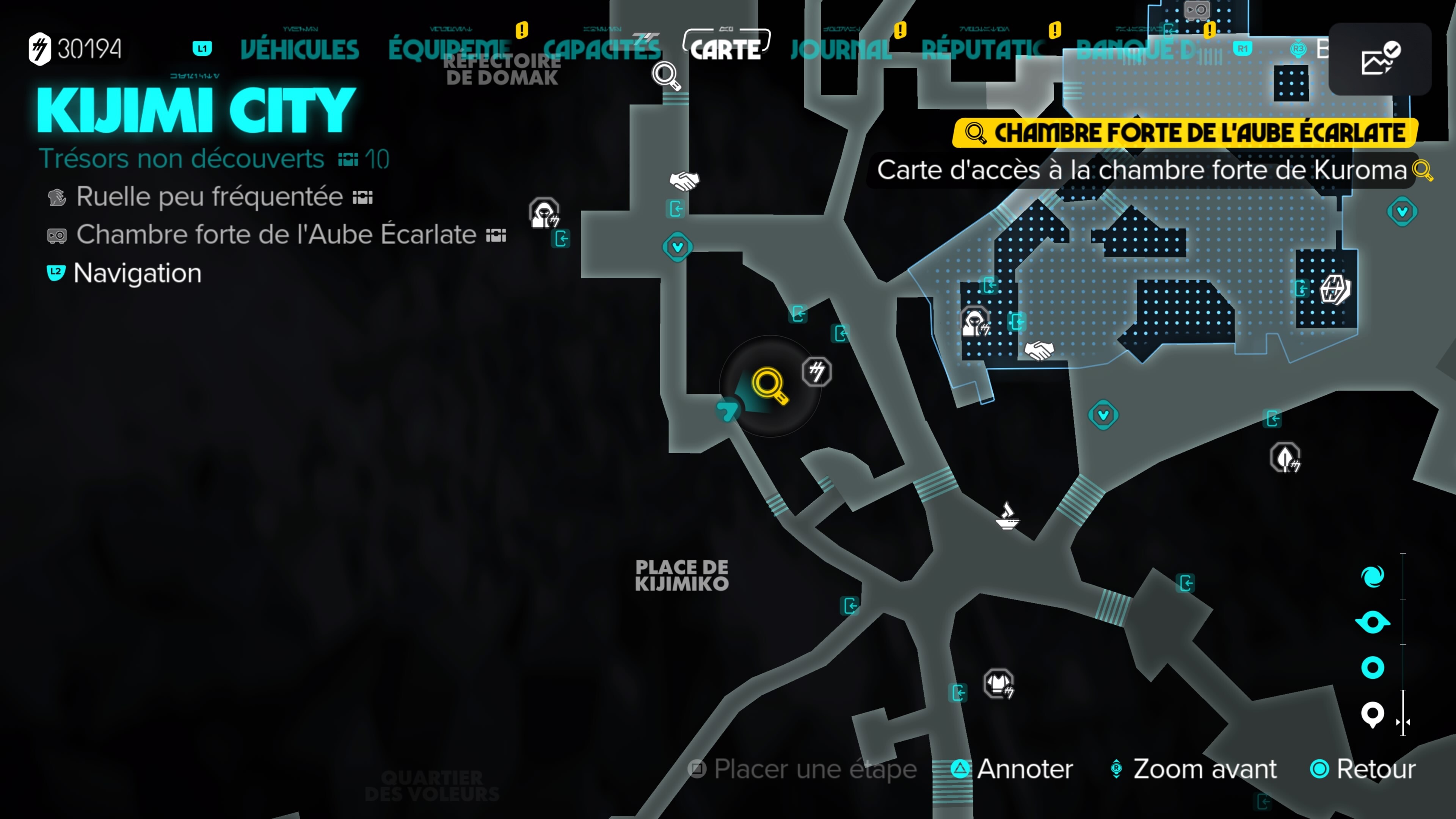The image size is (1456, 819).
Task: Switch to the Véhicules tab
Action: pos(300,50)
